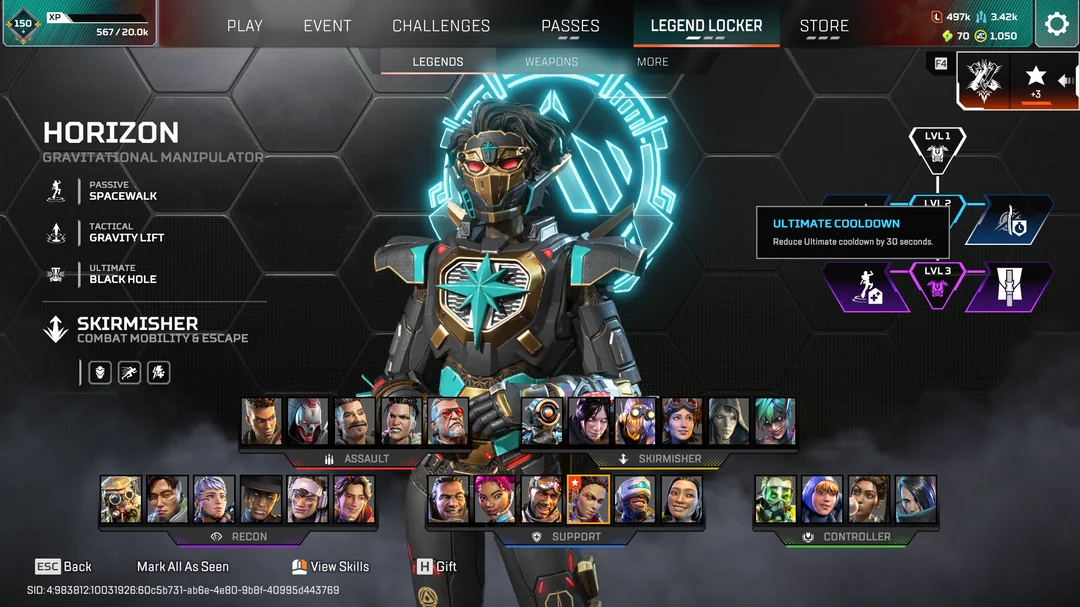
Task: Open the Play tab
Action: (245, 26)
